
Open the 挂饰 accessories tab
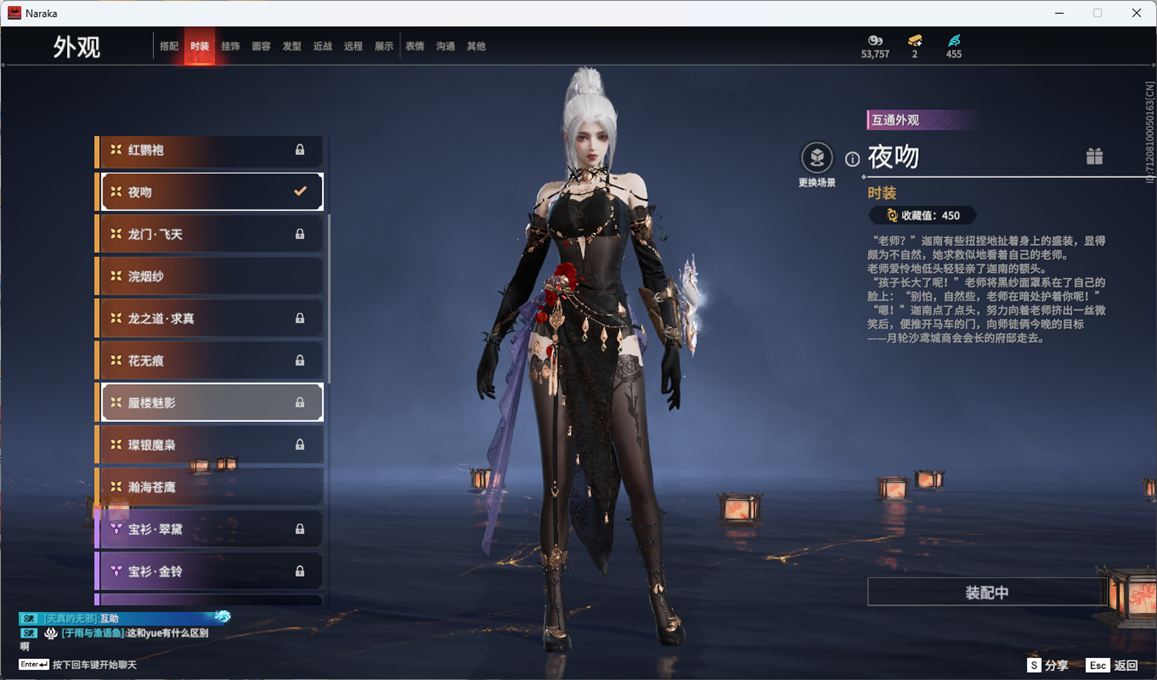(x=230, y=46)
